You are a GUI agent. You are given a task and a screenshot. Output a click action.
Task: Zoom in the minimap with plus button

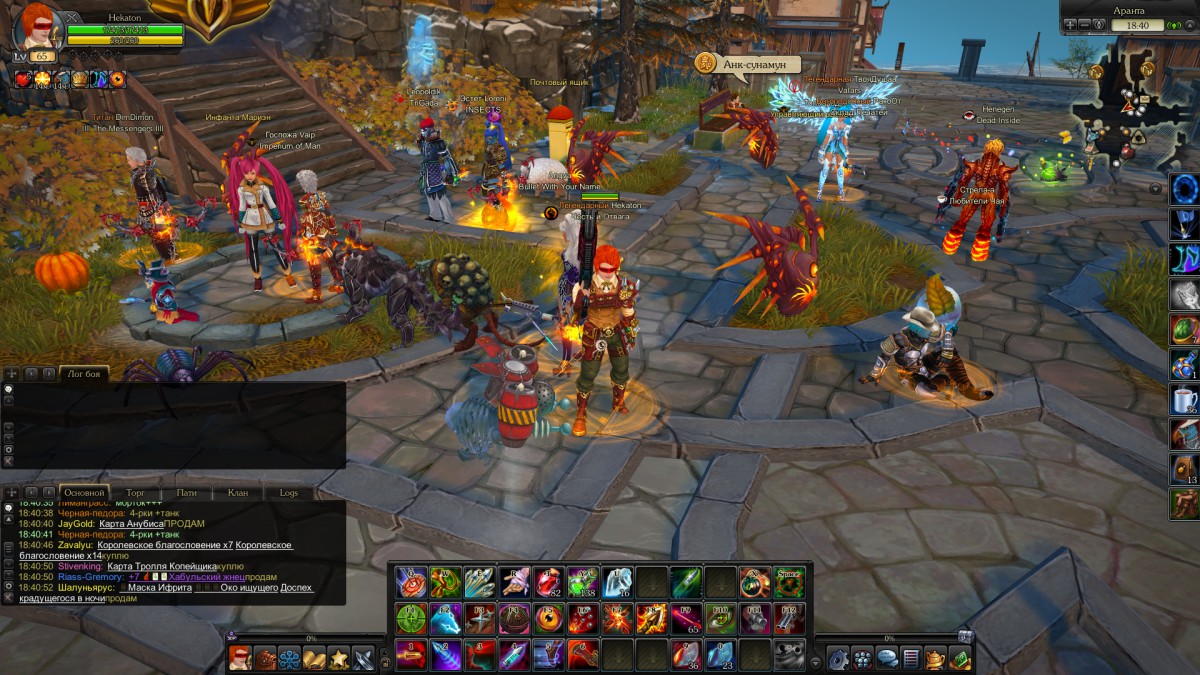1070,24
